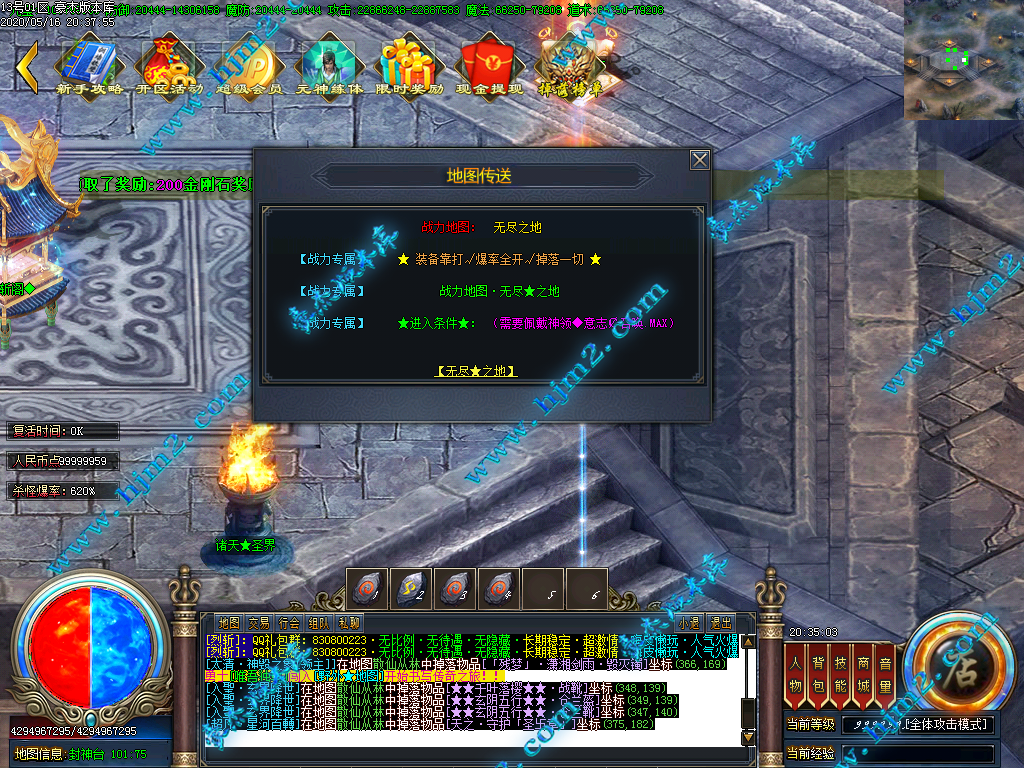Collapse the top icon bar with the yellow arrow
1024x768 pixels.
coord(27,66)
